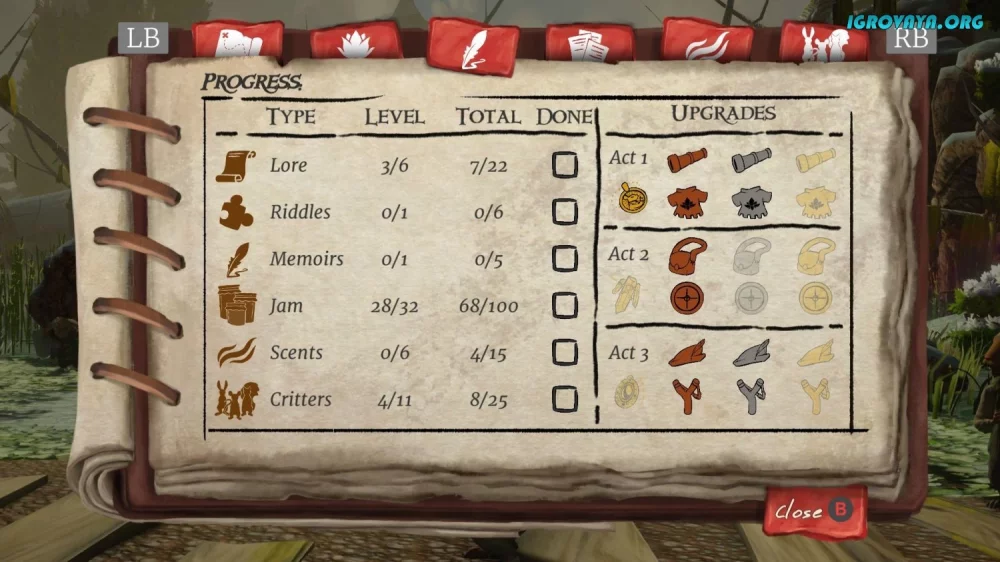Select the bronze spyglass upgrade in Act 1
The height and width of the screenshot is (562, 1000).
click(x=687, y=160)
